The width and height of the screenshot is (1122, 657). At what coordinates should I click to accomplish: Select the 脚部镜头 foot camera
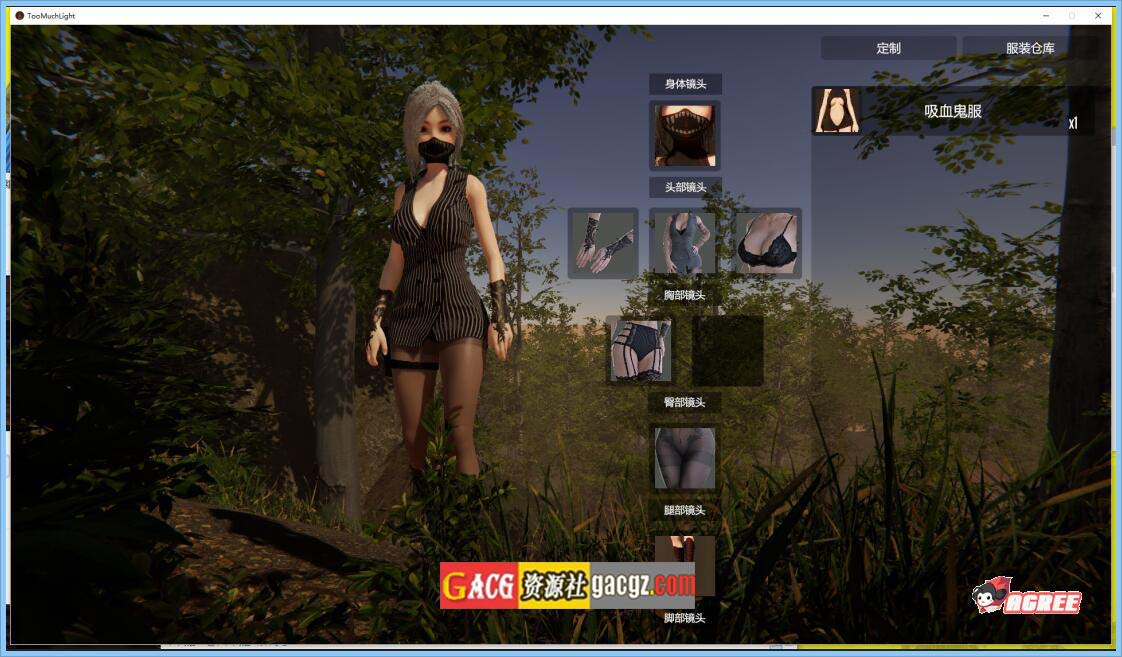click(x=685, y=618)
